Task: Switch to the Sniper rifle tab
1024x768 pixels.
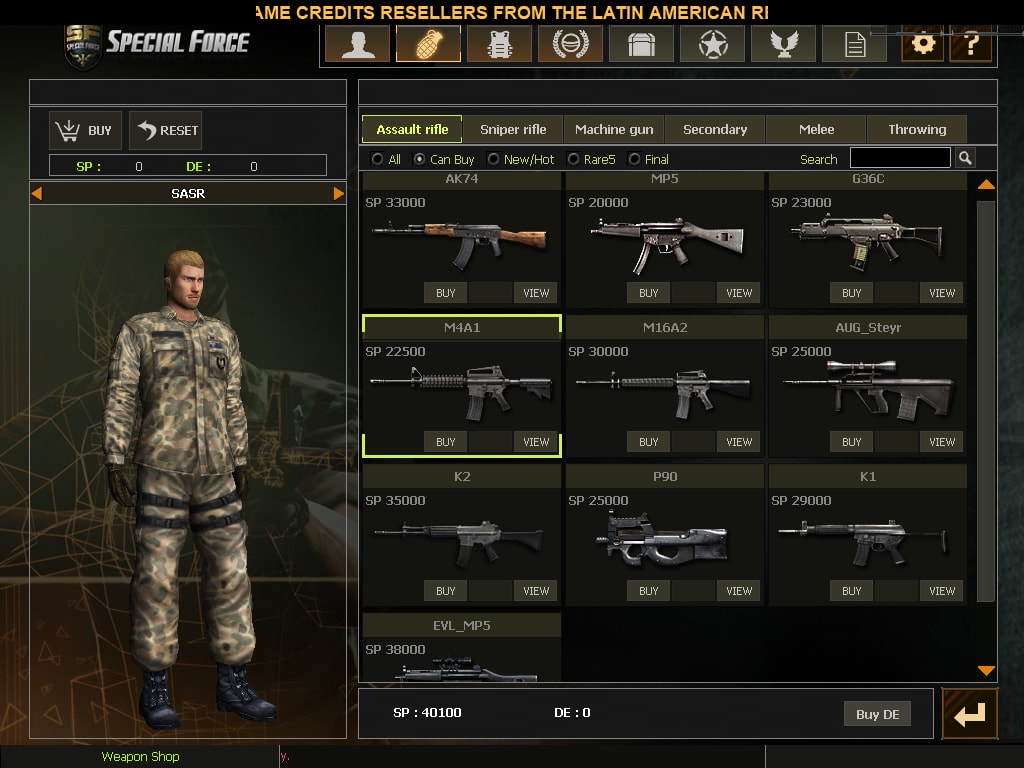Action: pos(513,129)
